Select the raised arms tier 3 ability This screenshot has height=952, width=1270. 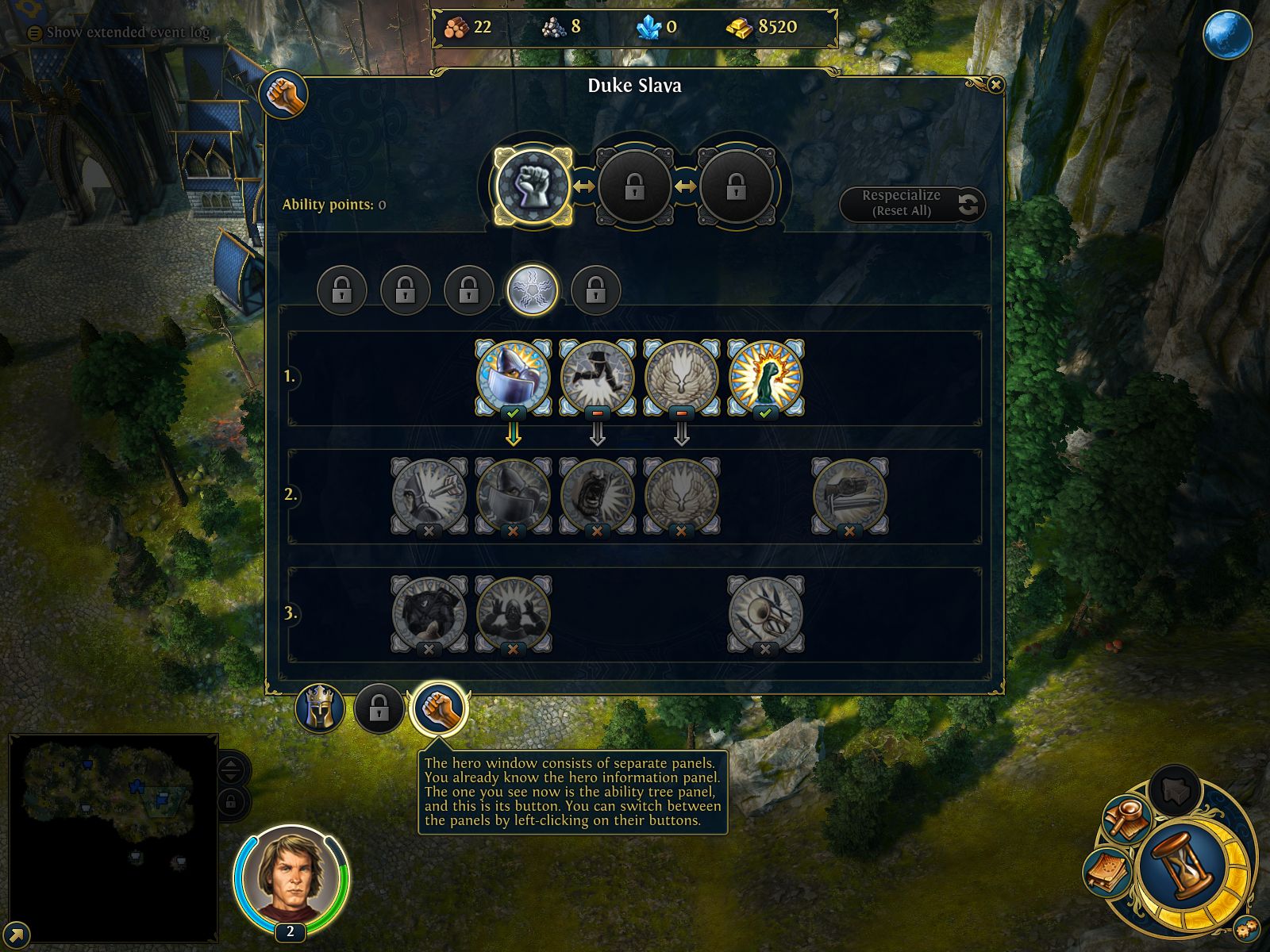(513, 613)
